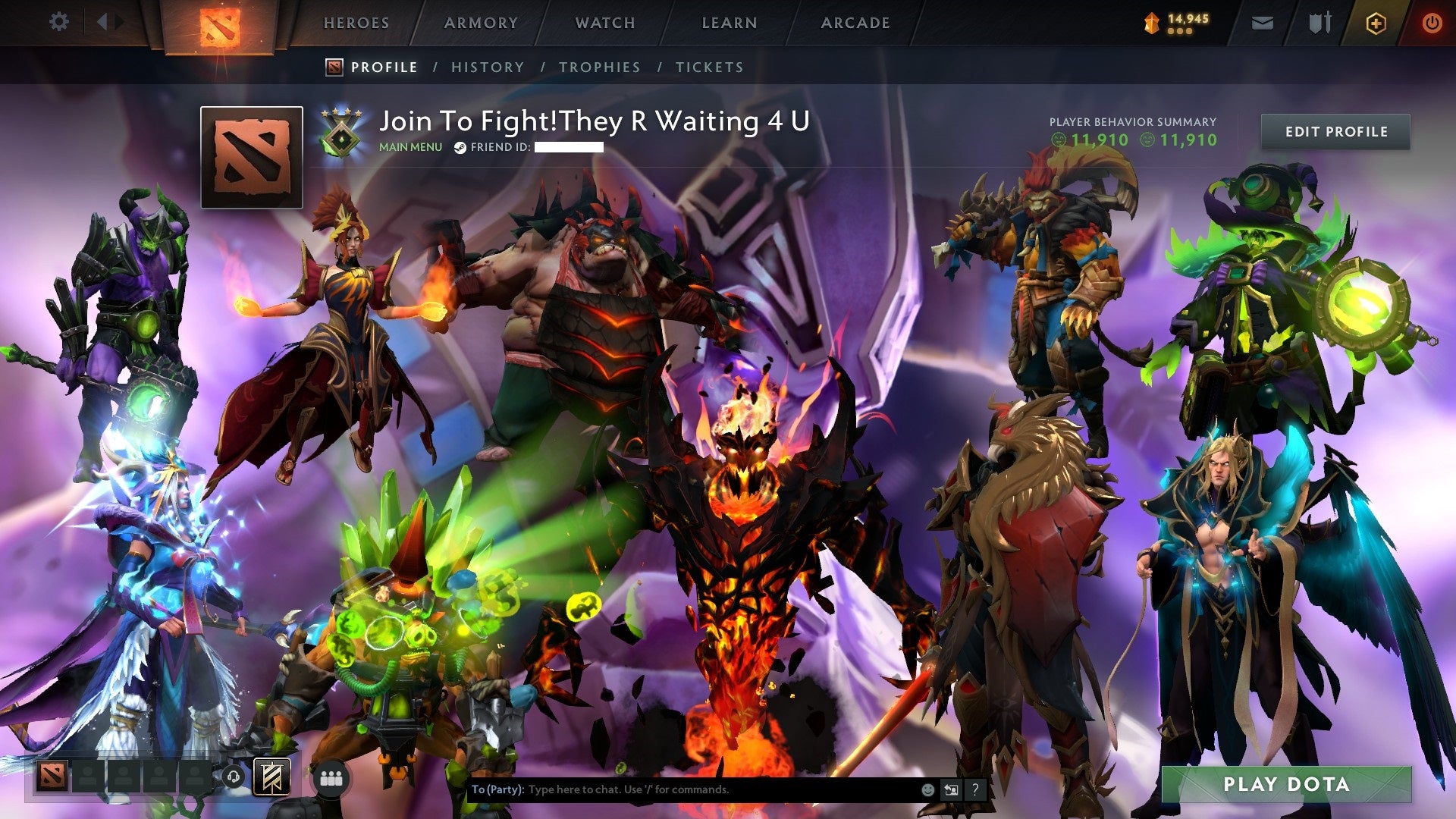Open the settings gear icon
The width and height of the screenshot is (1456, 819).
pyautogui.click(x=59, y=22)
